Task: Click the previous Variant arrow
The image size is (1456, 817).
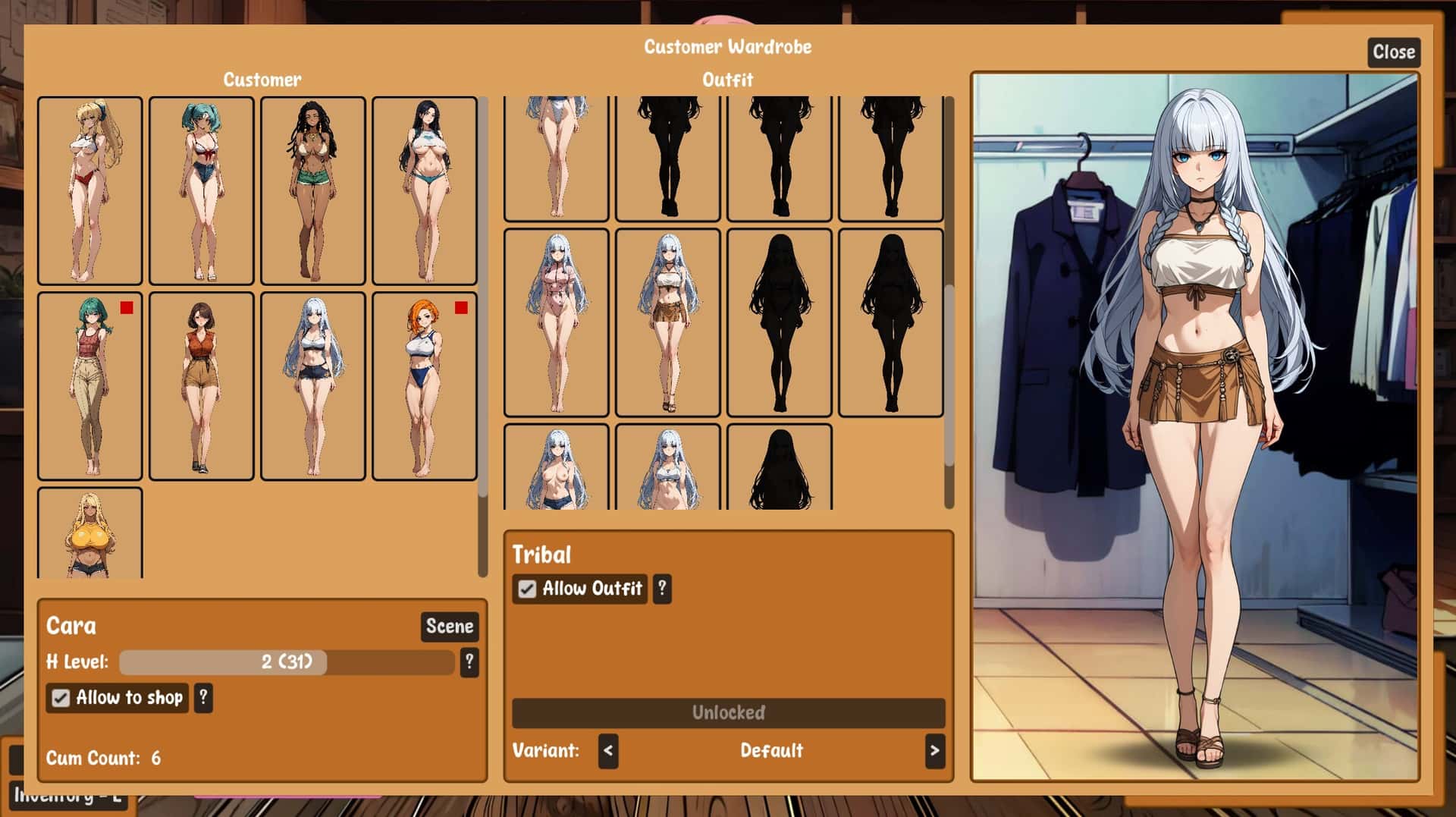Action: pos(609,751)
